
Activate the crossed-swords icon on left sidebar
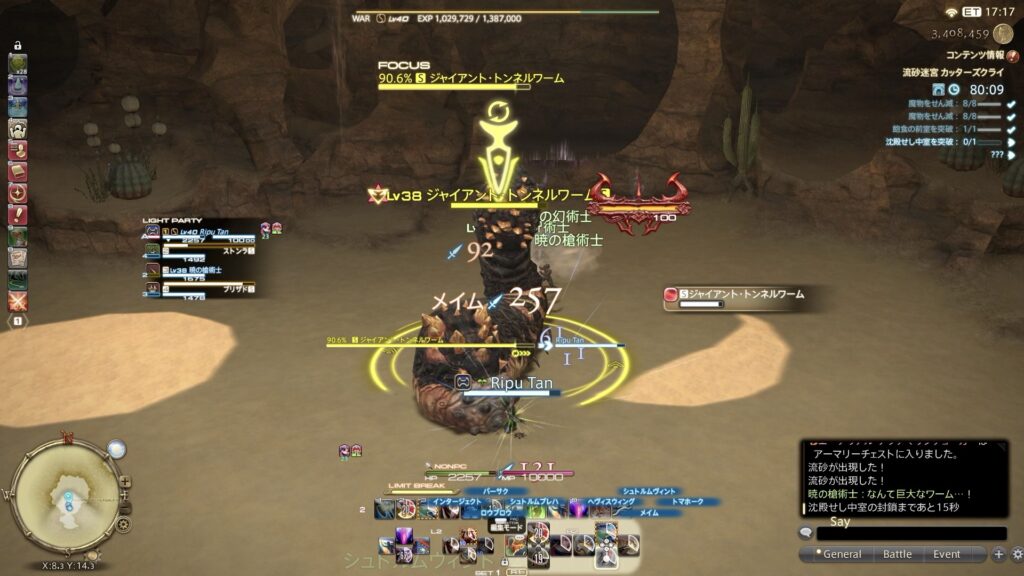(x=18, y=300)
